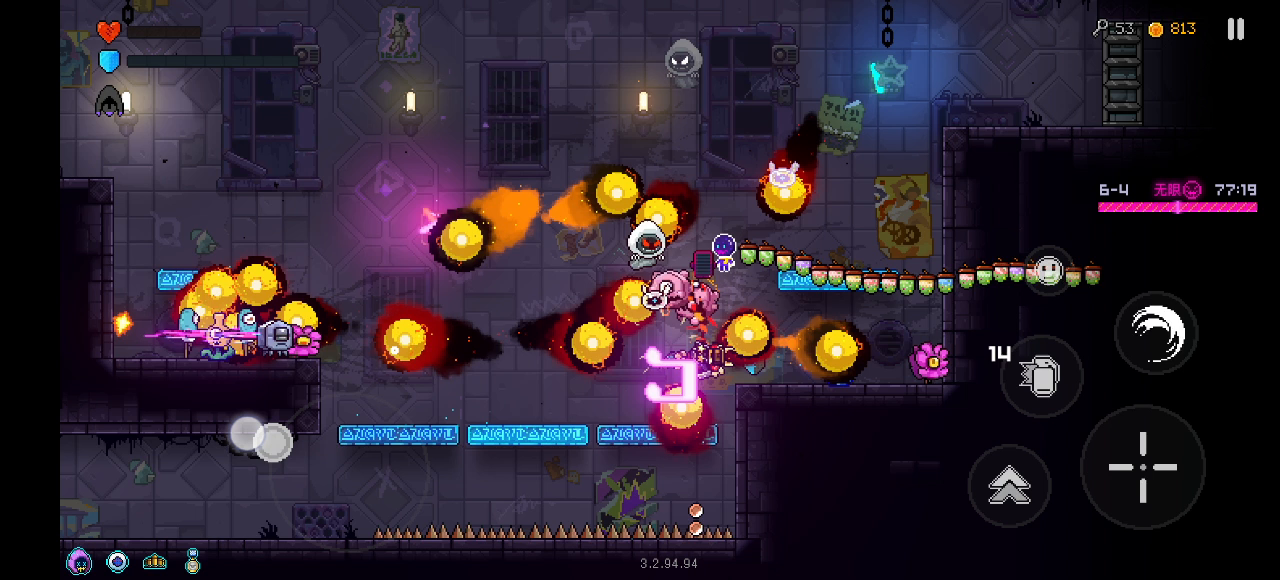
Task: Select the gold medal item icon
Action: (x=192, y=561)
